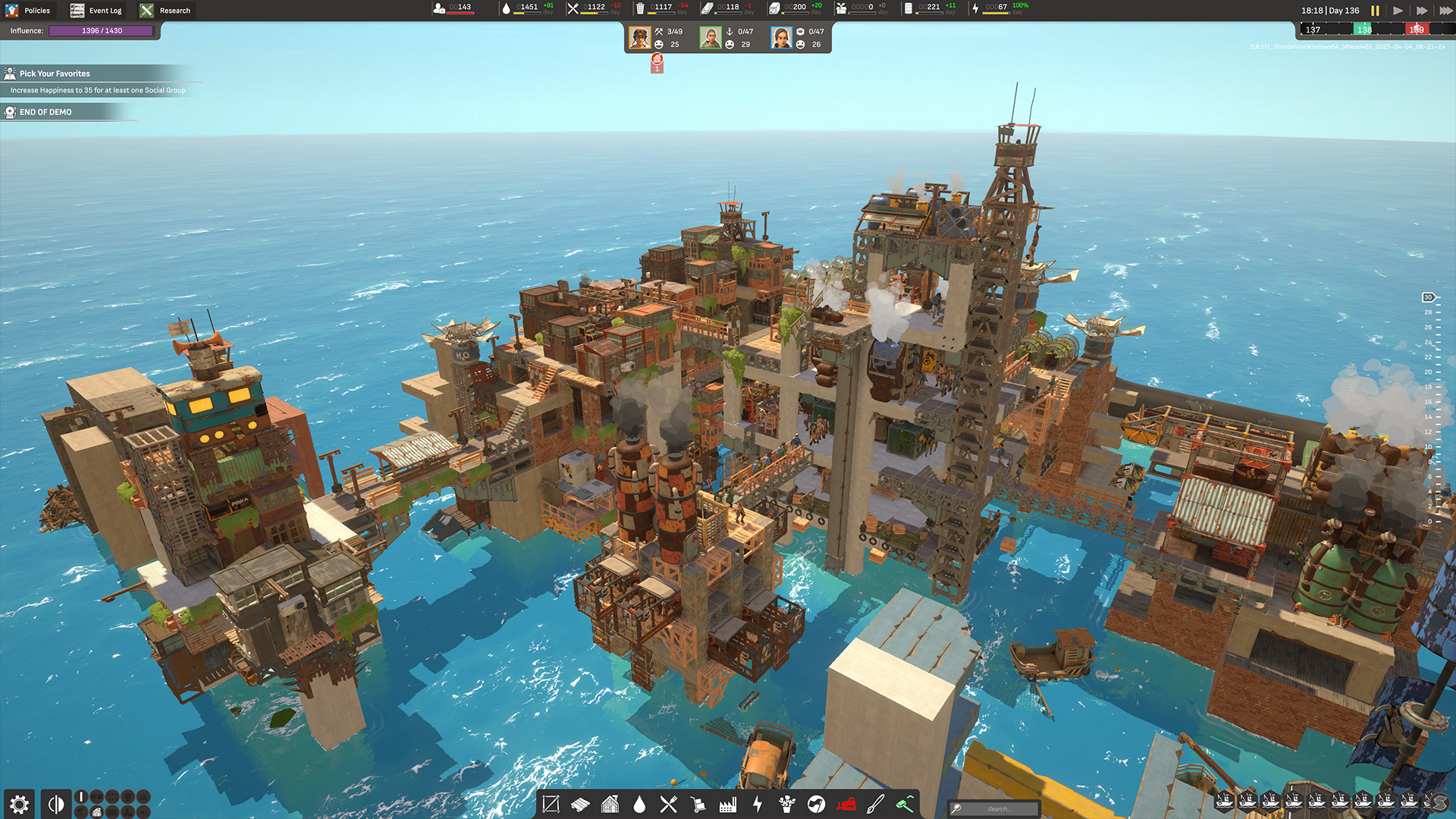This screenshot has height=819, width=1456.
Task: Open the Event Log
Action: (x=95, y=10)
